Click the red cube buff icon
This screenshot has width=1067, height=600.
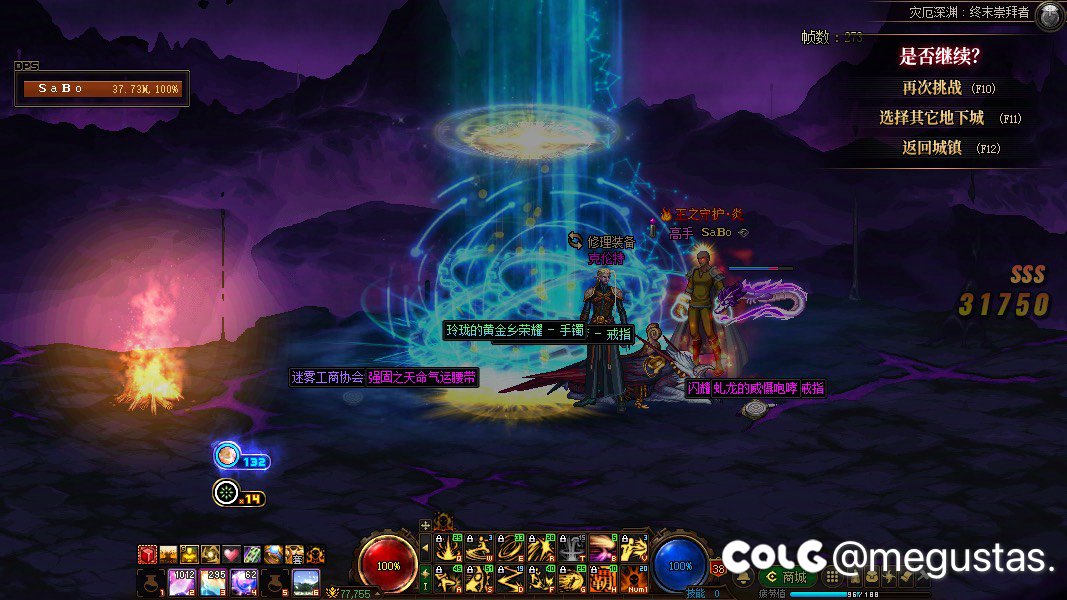147,554
